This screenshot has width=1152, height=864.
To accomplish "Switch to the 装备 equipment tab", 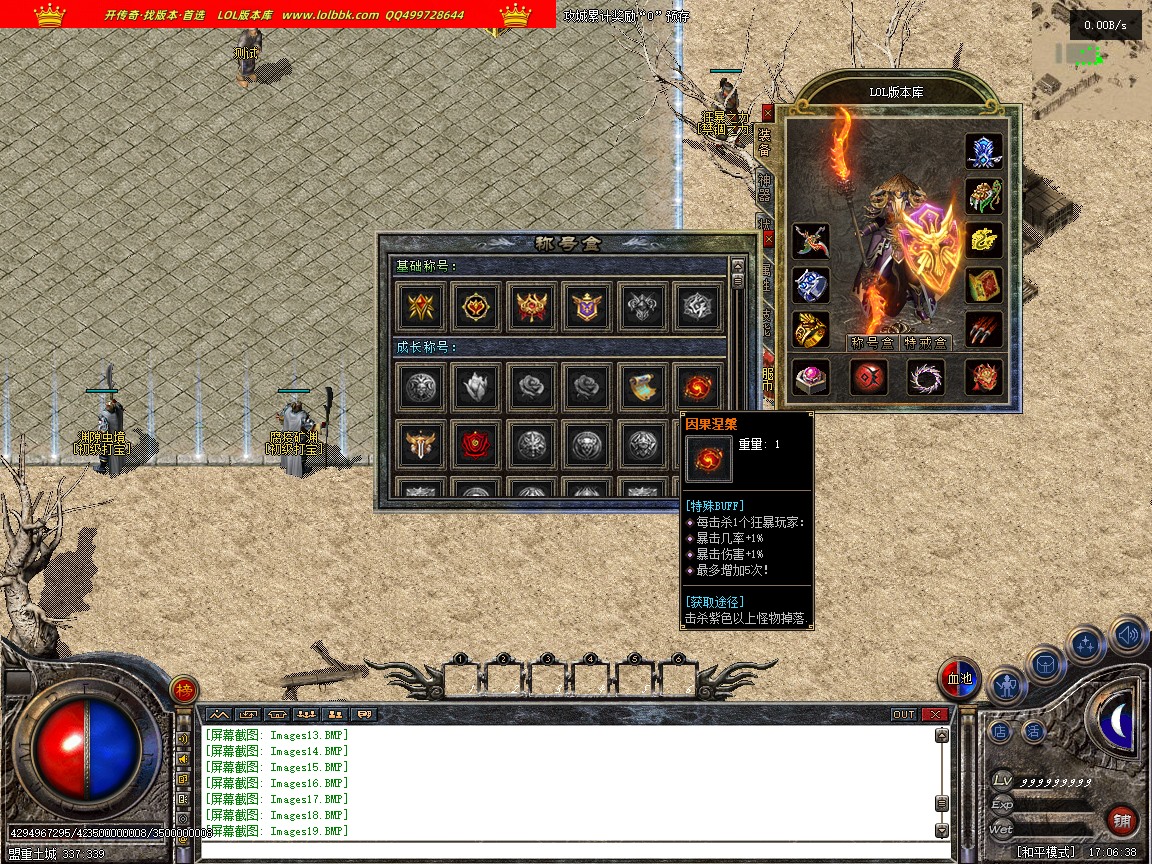I will tap(764, 142).
